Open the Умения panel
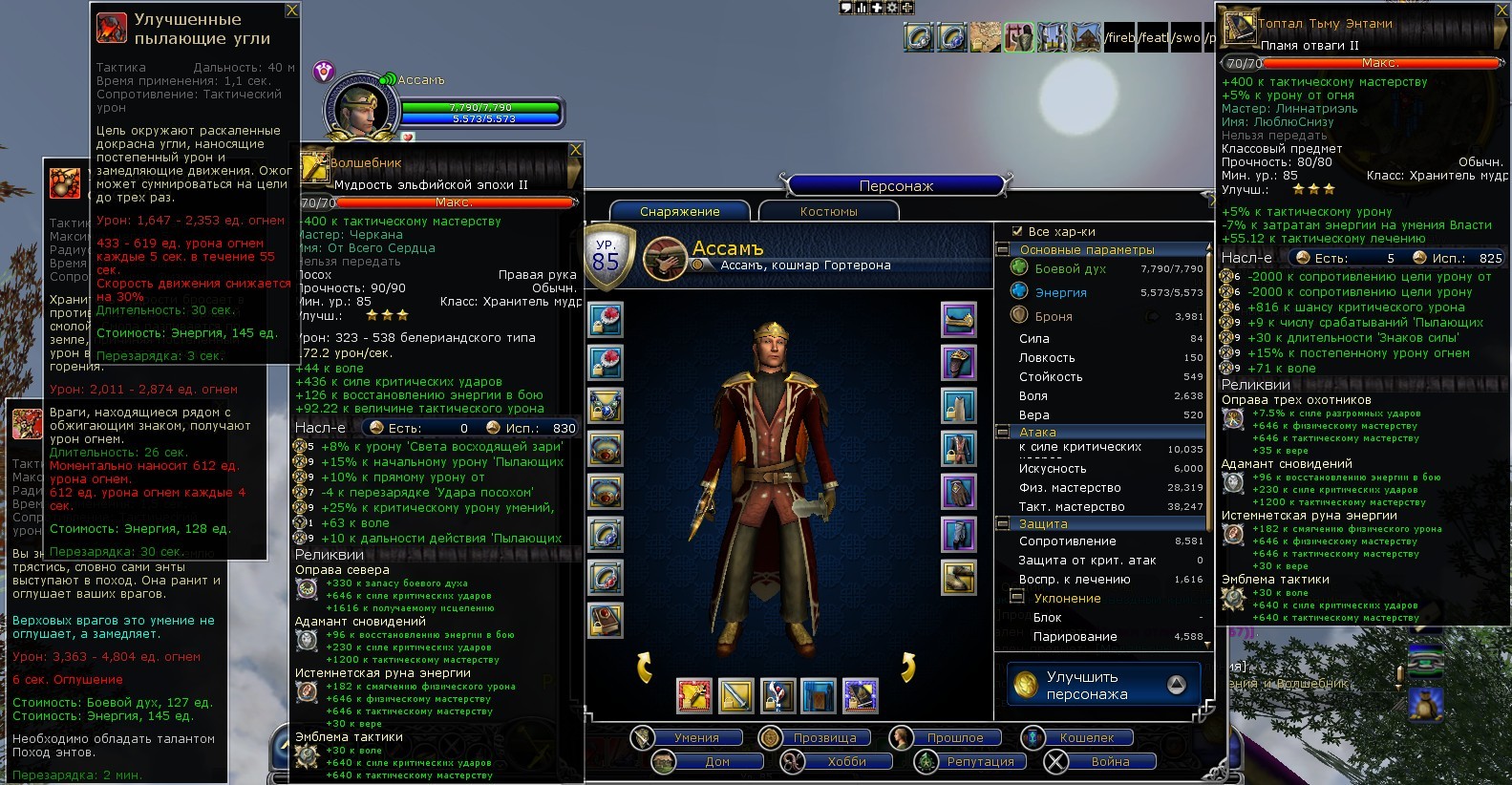The height and width of the screenshot is (785, 1512). coord(696,737)
